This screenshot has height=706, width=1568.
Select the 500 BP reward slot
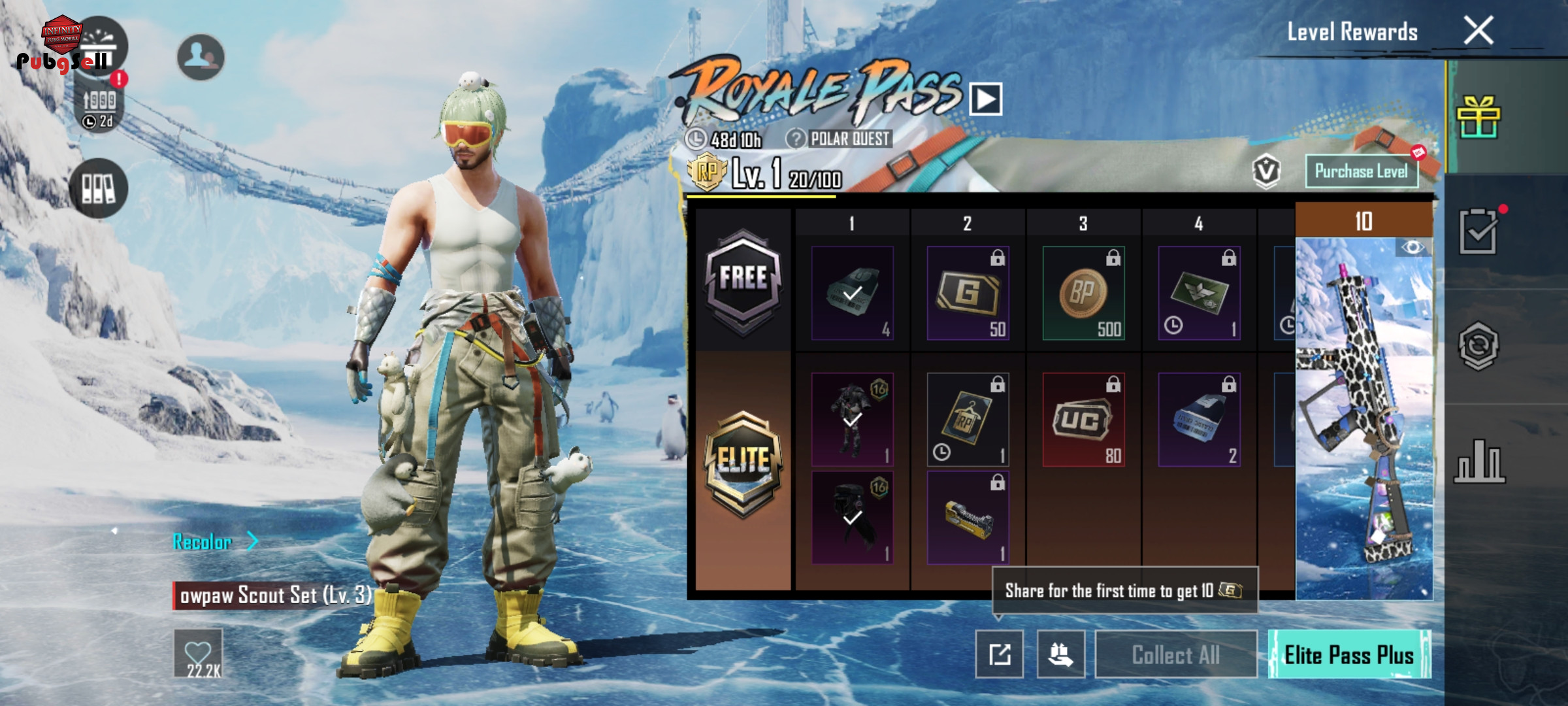point(1083,293)
